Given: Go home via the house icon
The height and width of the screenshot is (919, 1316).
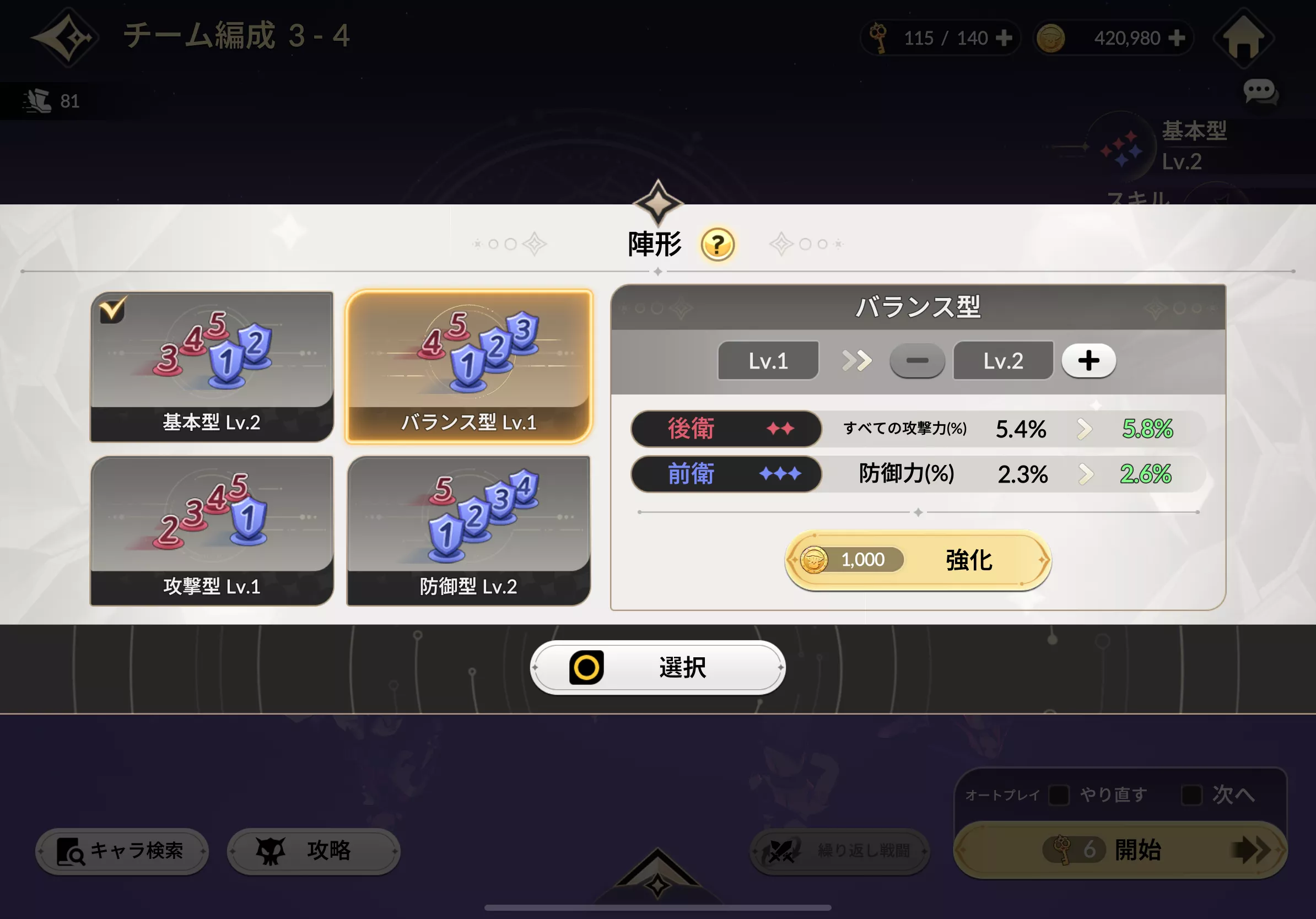Looking at the screenshot, I should [1243, 39].
